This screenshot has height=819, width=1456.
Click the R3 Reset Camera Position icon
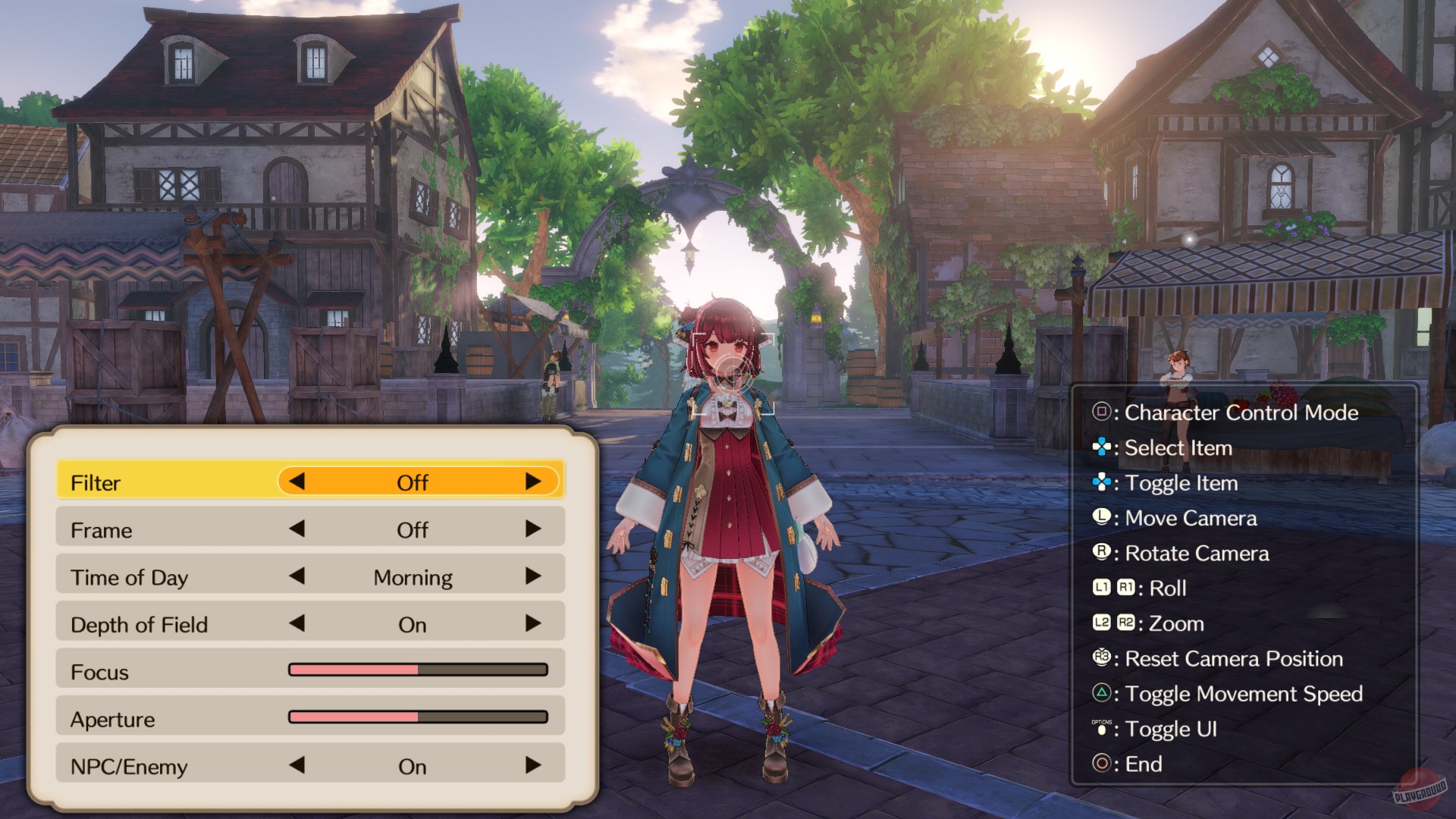point(1101,658)
